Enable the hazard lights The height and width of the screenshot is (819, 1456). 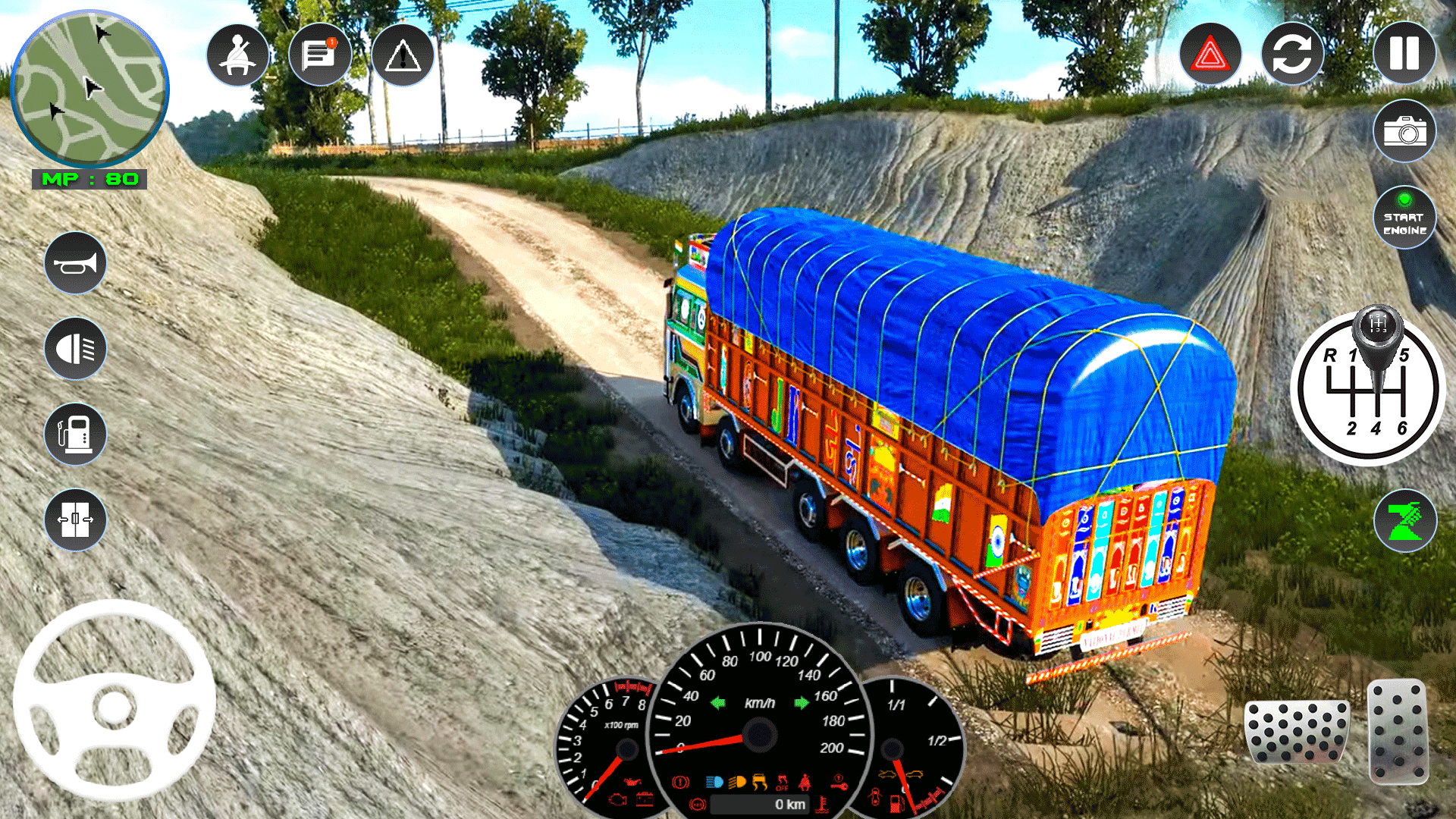(x=1210, y=53)
